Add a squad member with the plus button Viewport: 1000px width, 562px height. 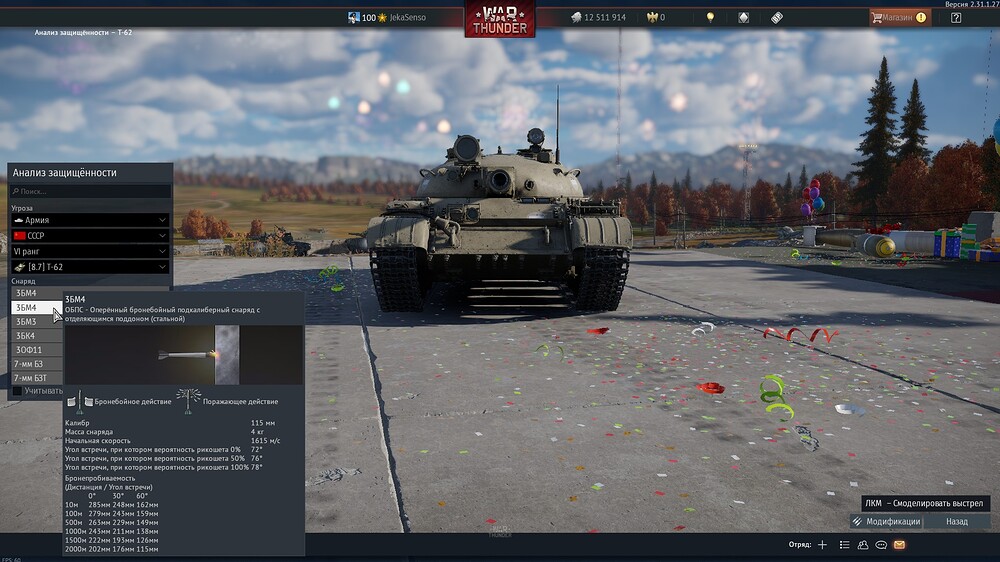pos(822,545)
